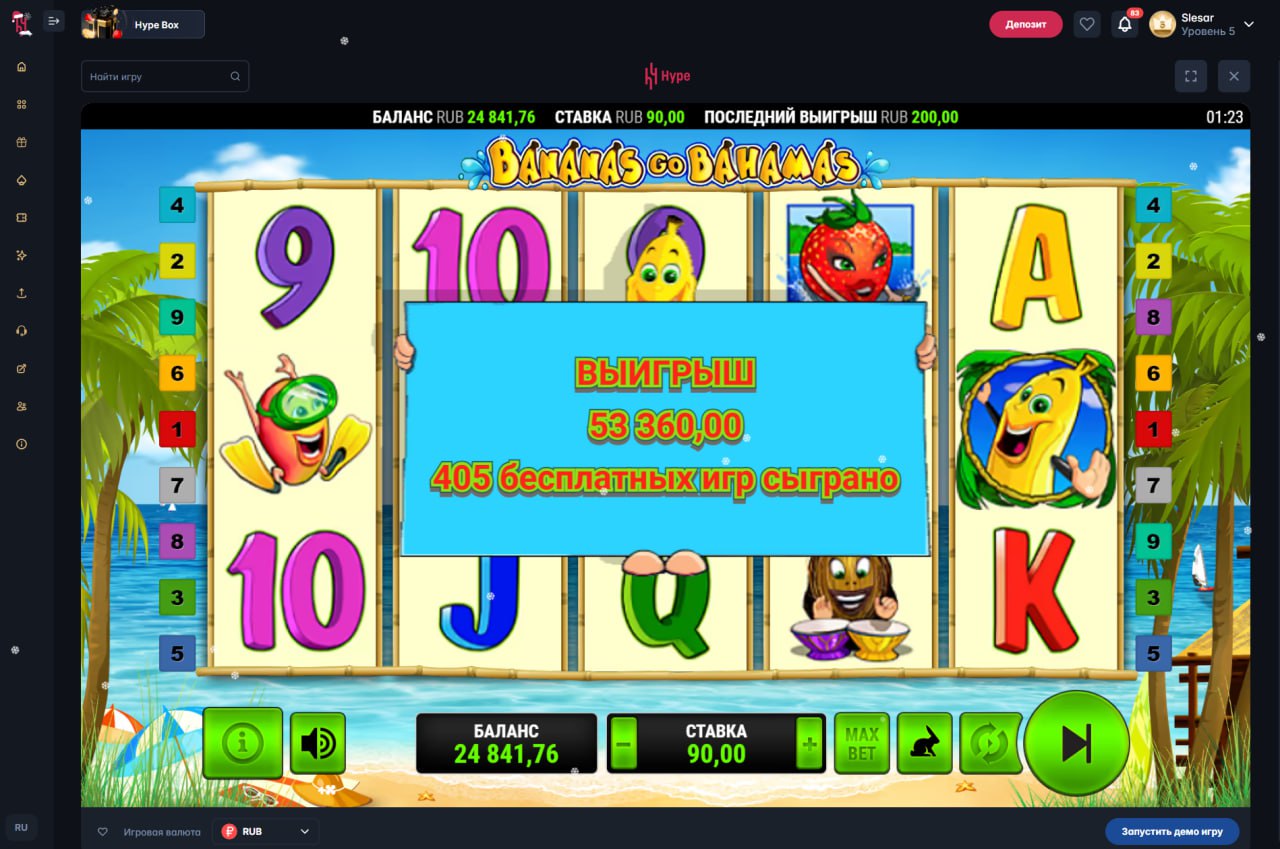Open the RU language selector
The image size is (1280, 849).
(21, 828)
